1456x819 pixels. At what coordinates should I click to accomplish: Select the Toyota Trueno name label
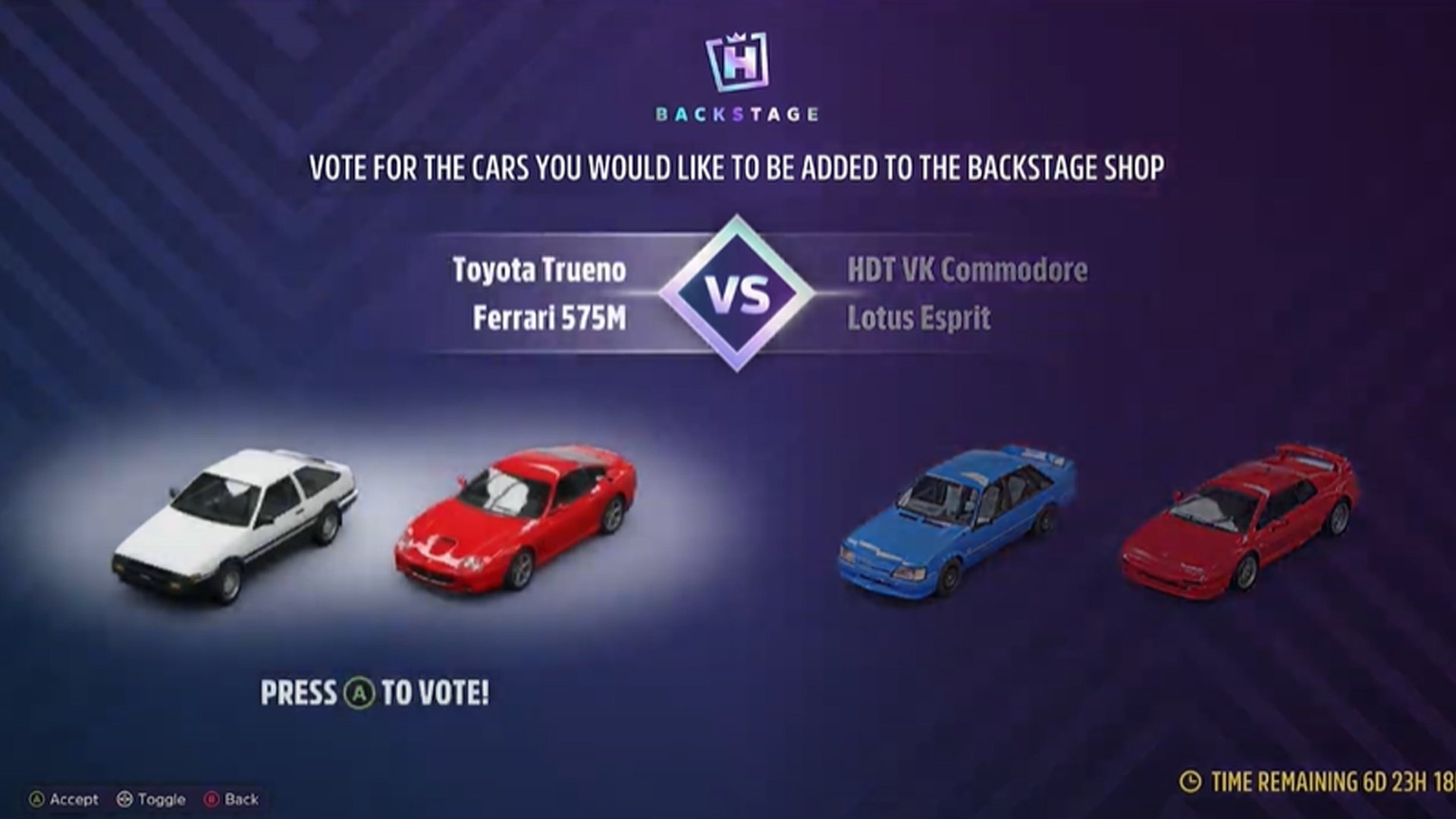[538, 270]
